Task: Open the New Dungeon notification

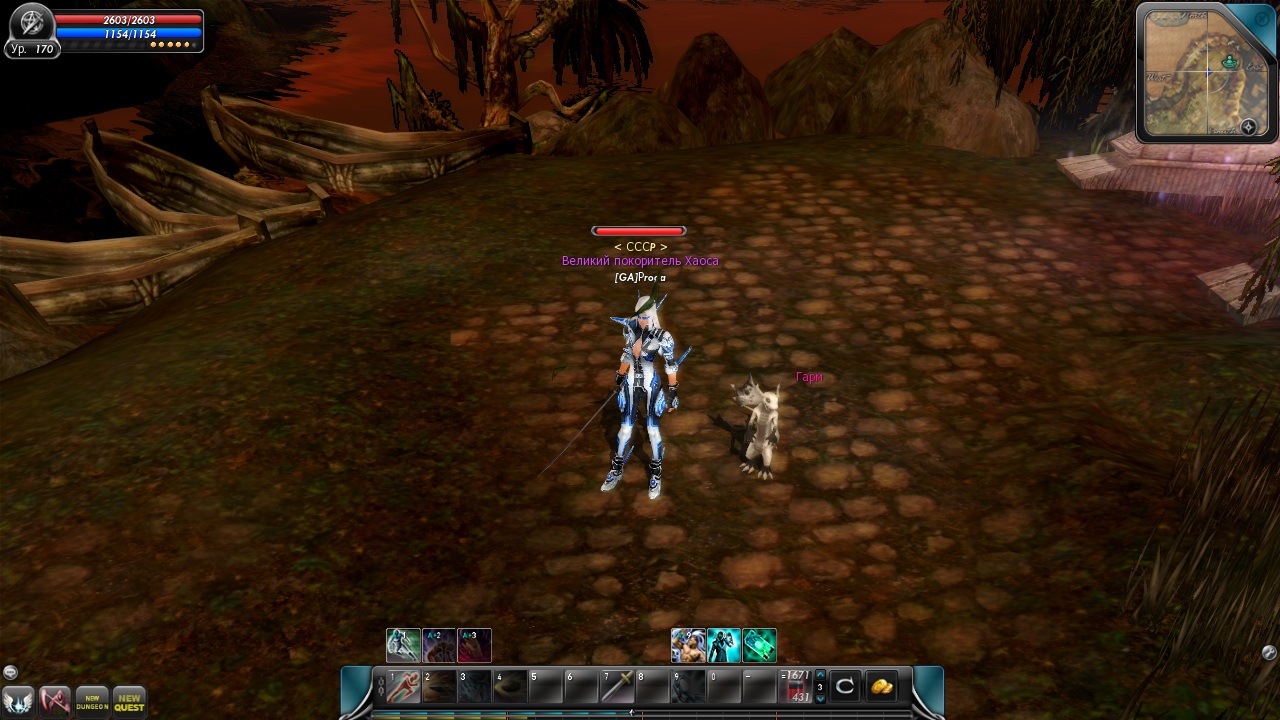Action: [x=92, y=700]
